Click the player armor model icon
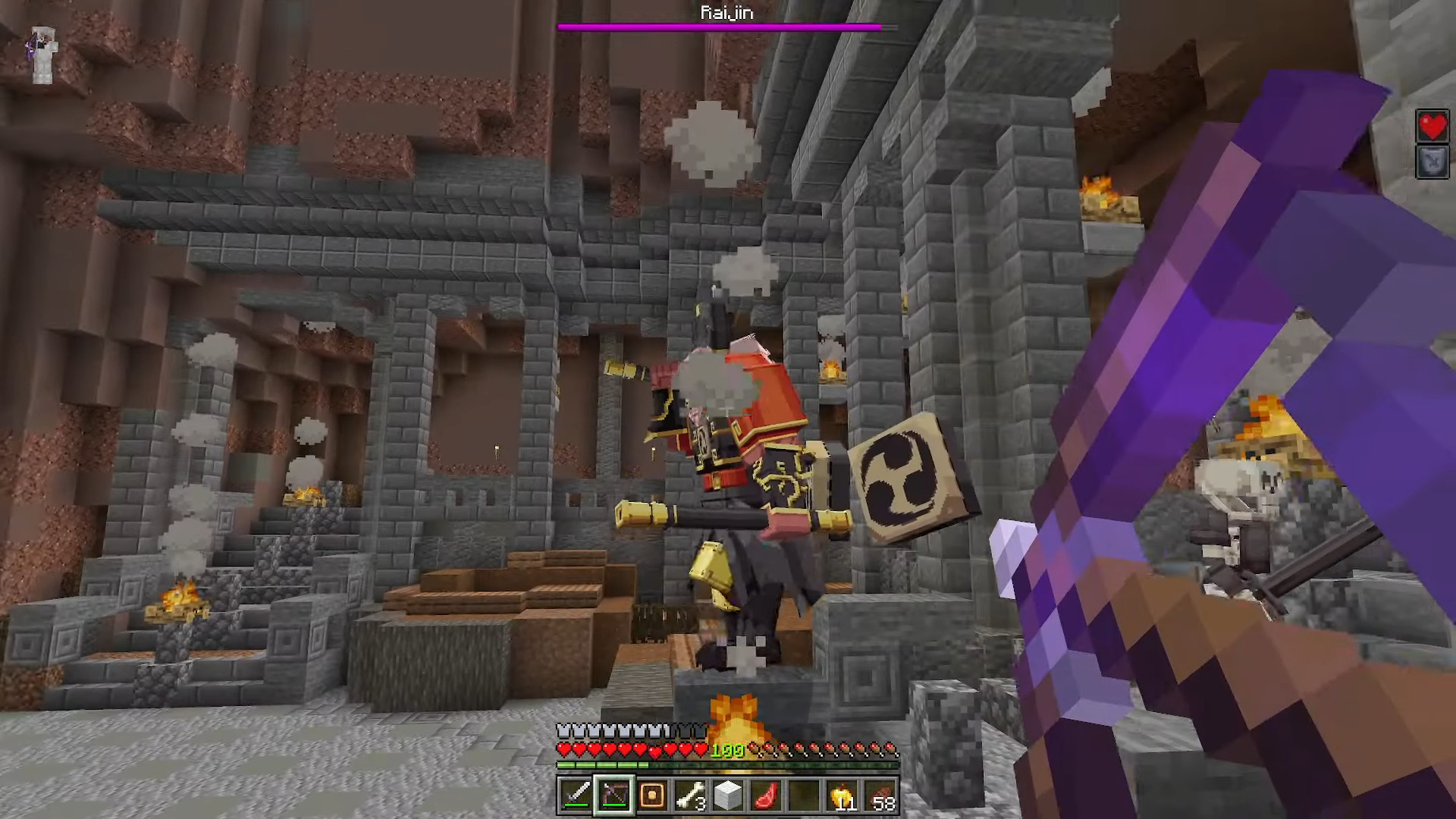 pos(42,54)
